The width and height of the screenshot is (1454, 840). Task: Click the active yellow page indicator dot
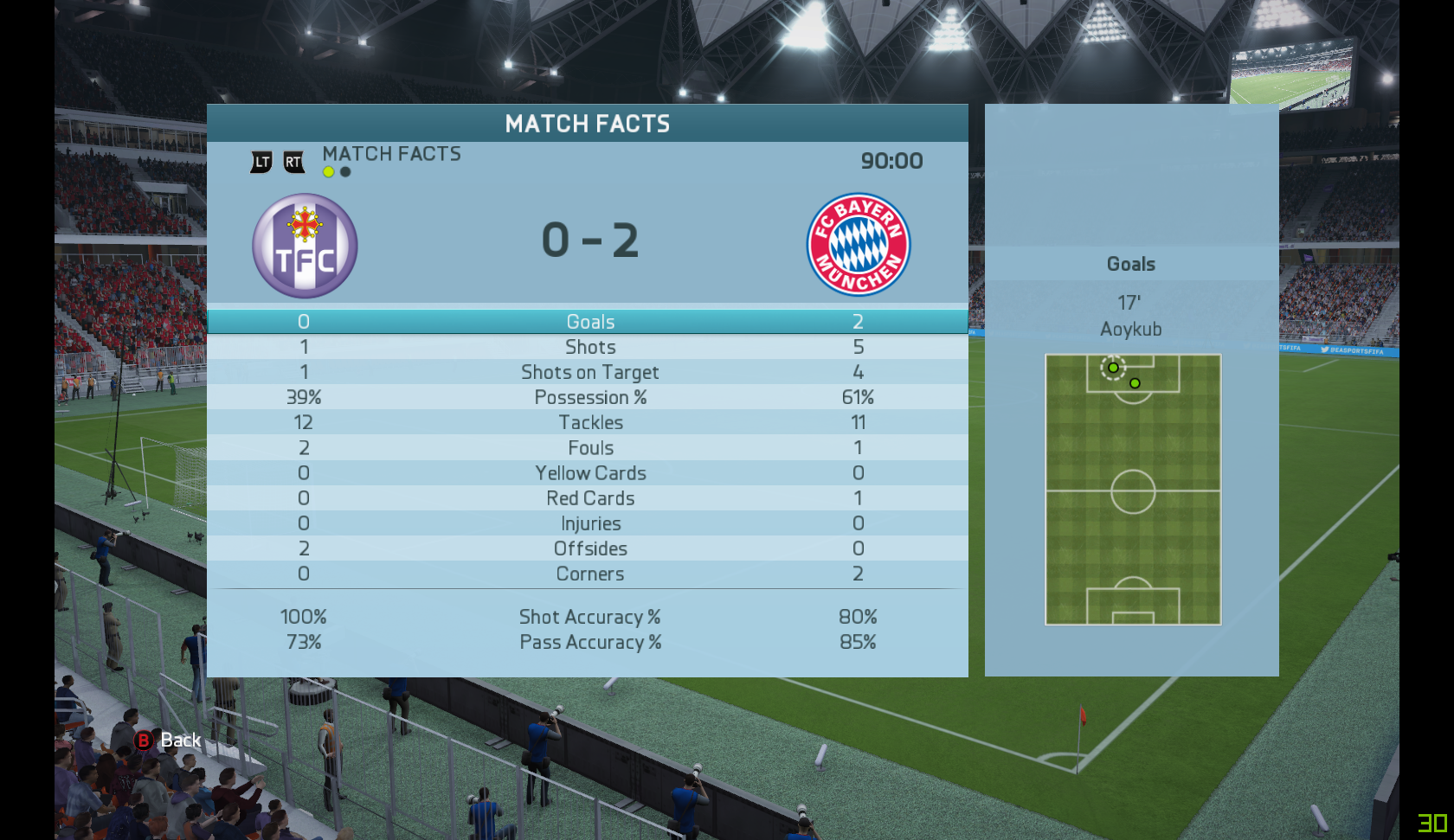pos(329,172)
